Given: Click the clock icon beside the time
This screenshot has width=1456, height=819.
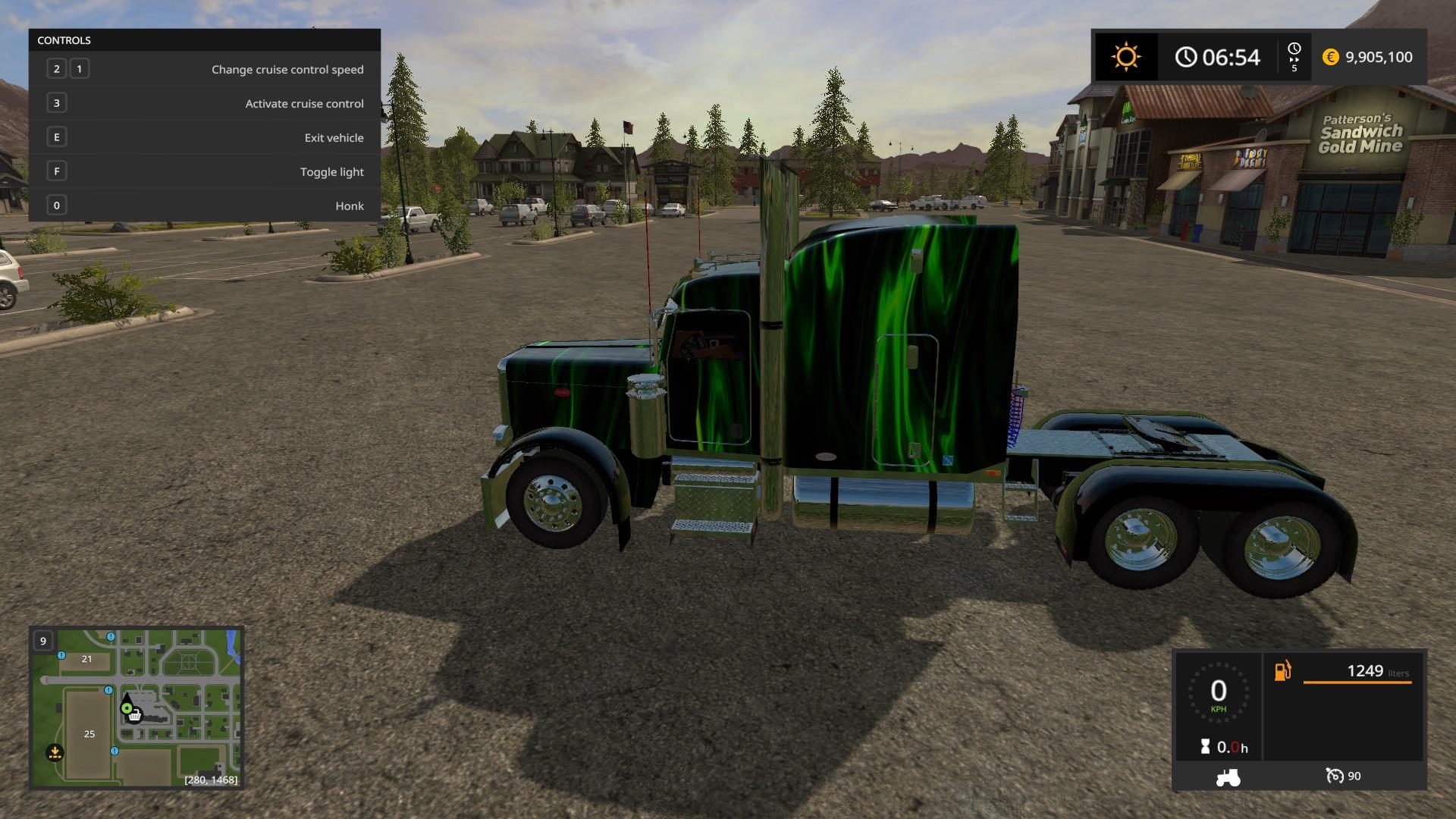Looking at the screenshot, I should click(1186, 57).
